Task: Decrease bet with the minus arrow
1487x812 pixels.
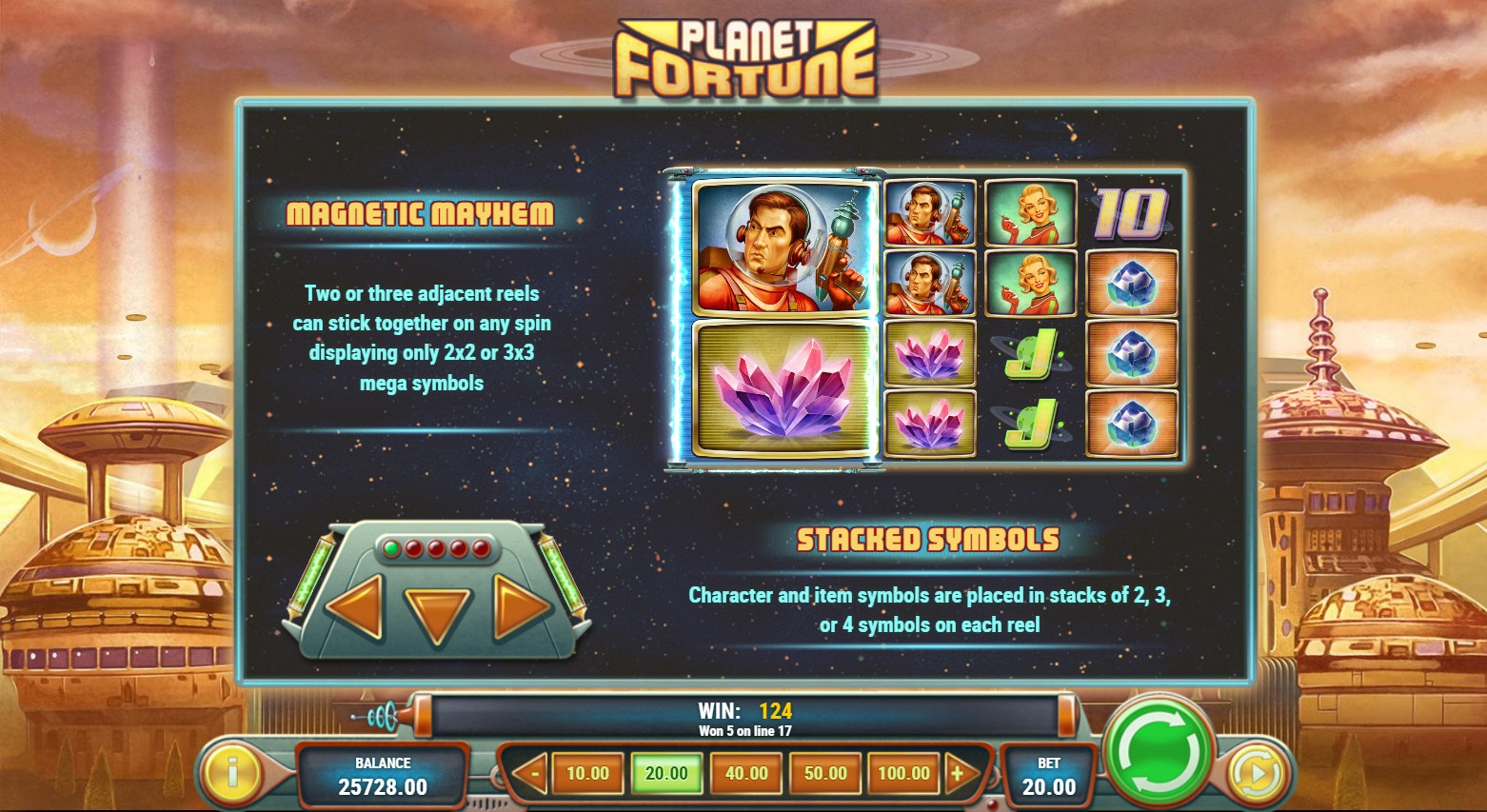Action: click(x=532, y=773)
